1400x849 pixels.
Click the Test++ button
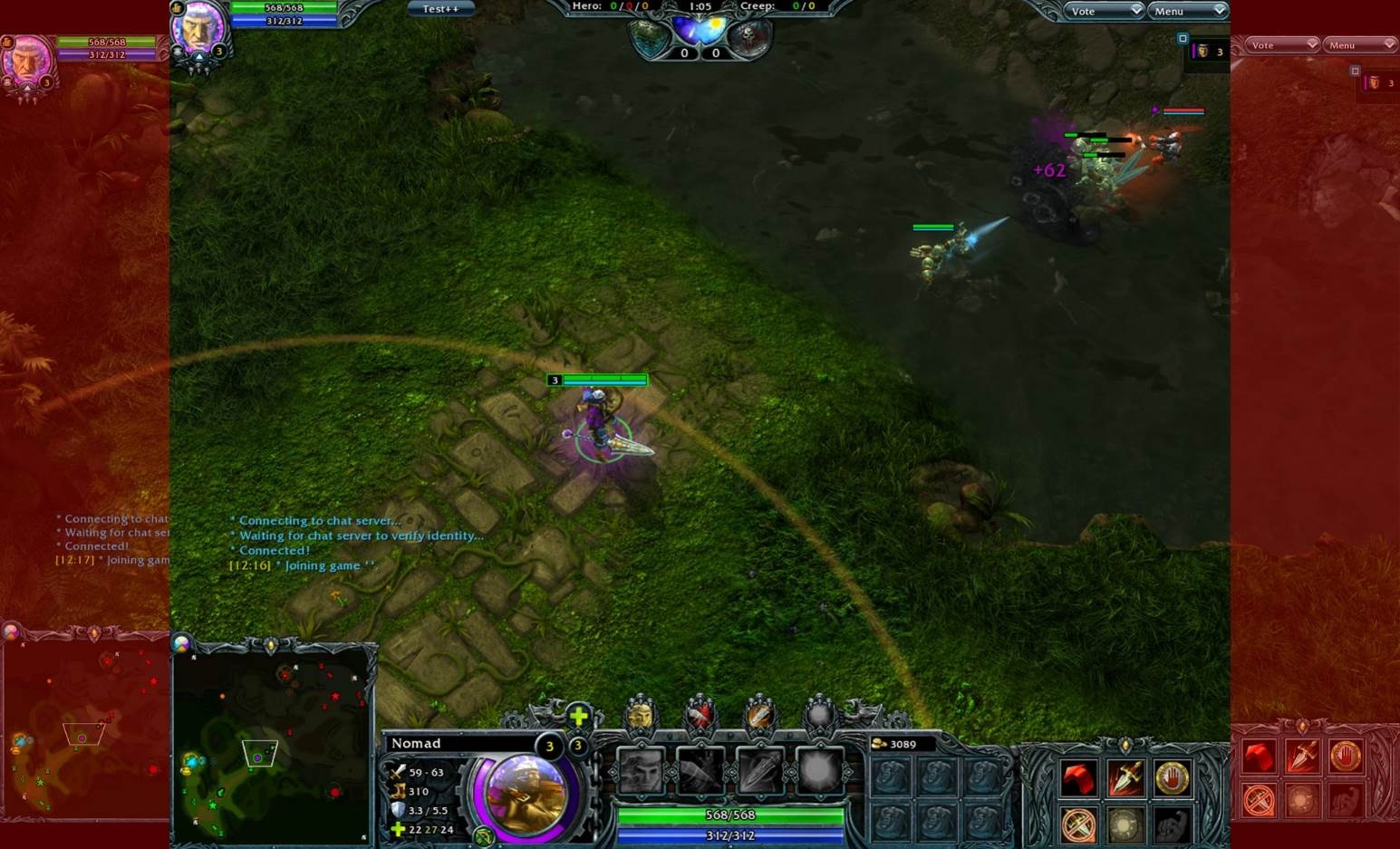pyautogui.click(x=440, y=9)
